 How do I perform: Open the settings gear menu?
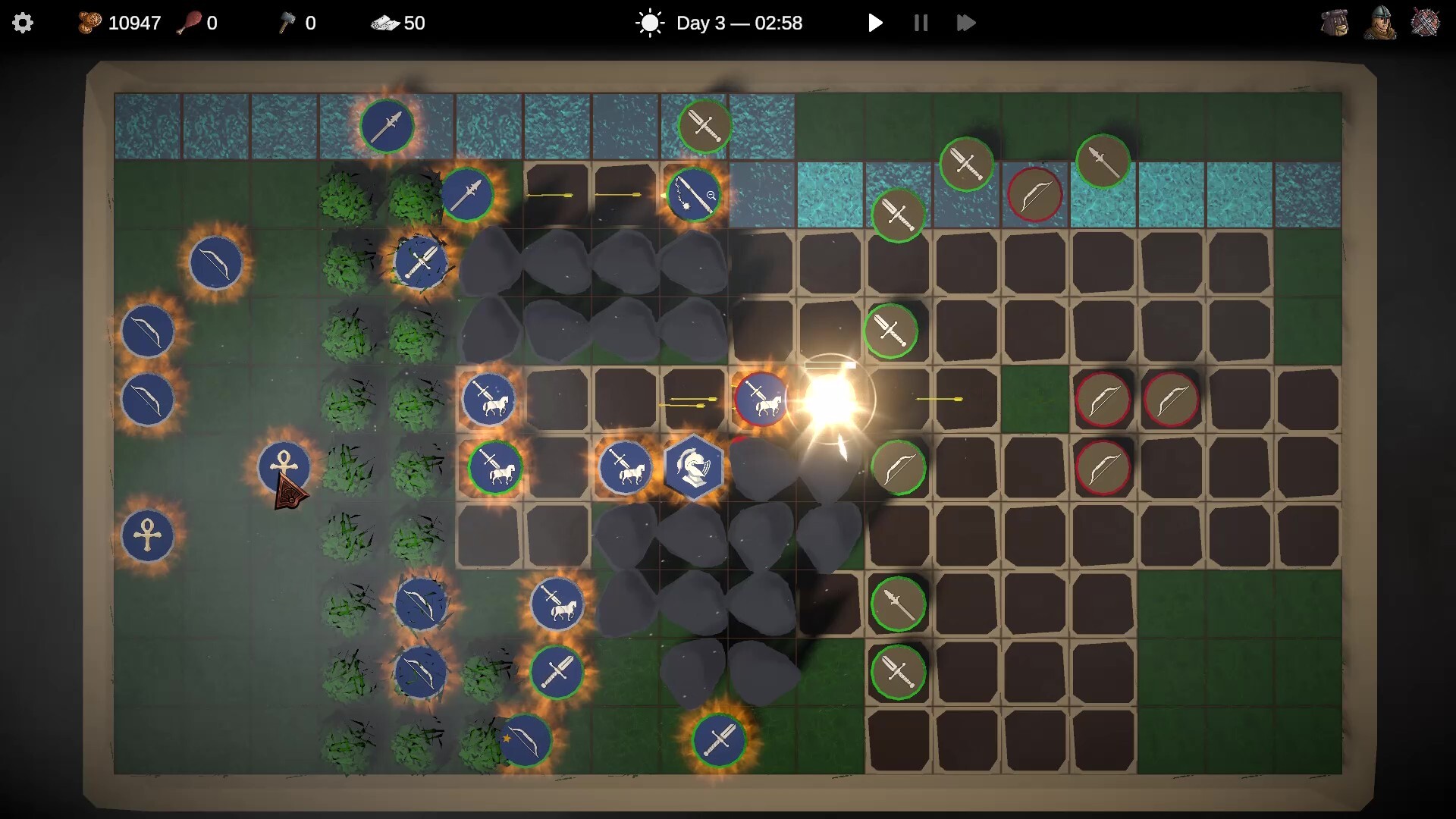pos(23,23)
